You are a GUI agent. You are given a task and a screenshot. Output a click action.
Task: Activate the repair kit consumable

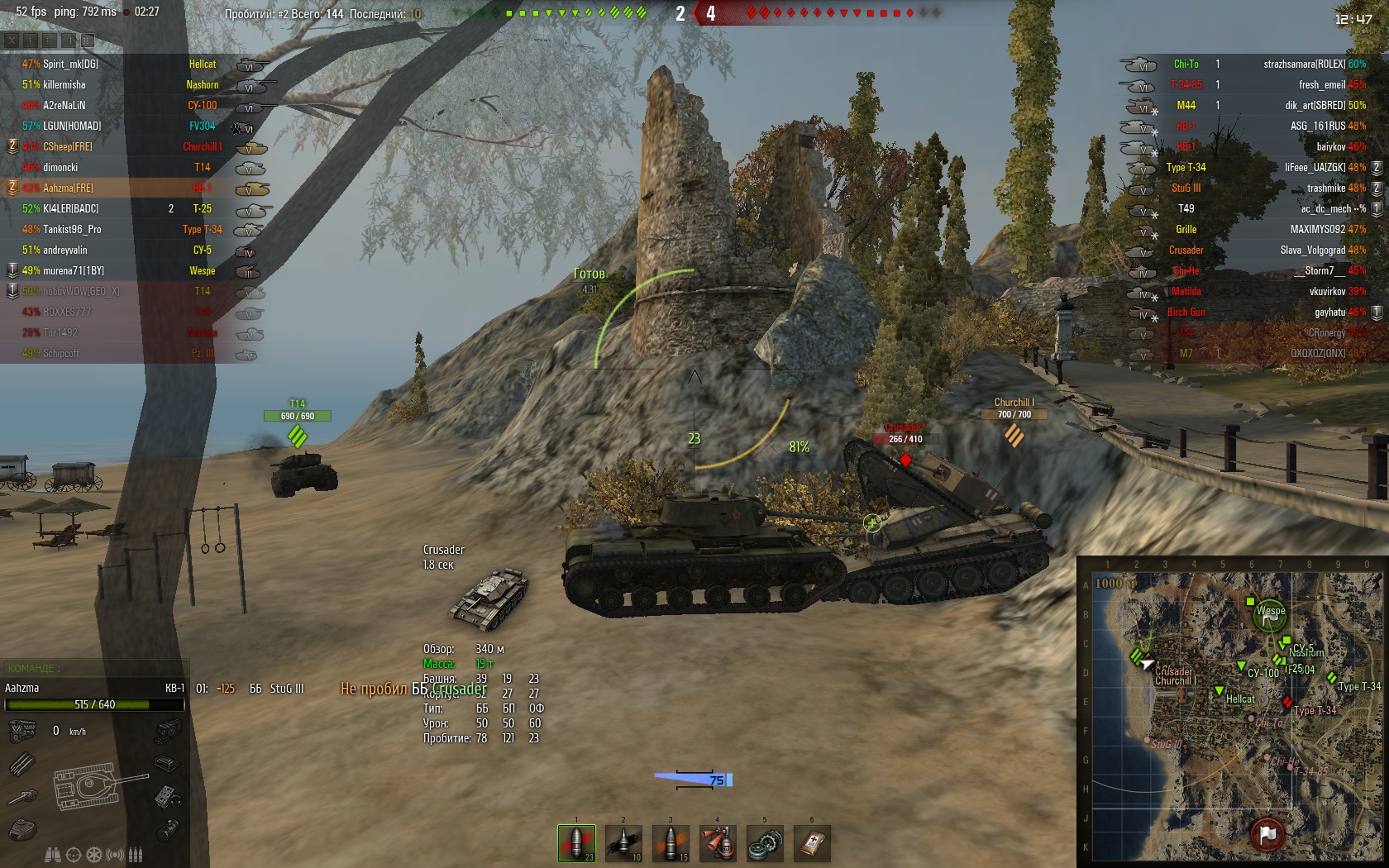[765, 843]
